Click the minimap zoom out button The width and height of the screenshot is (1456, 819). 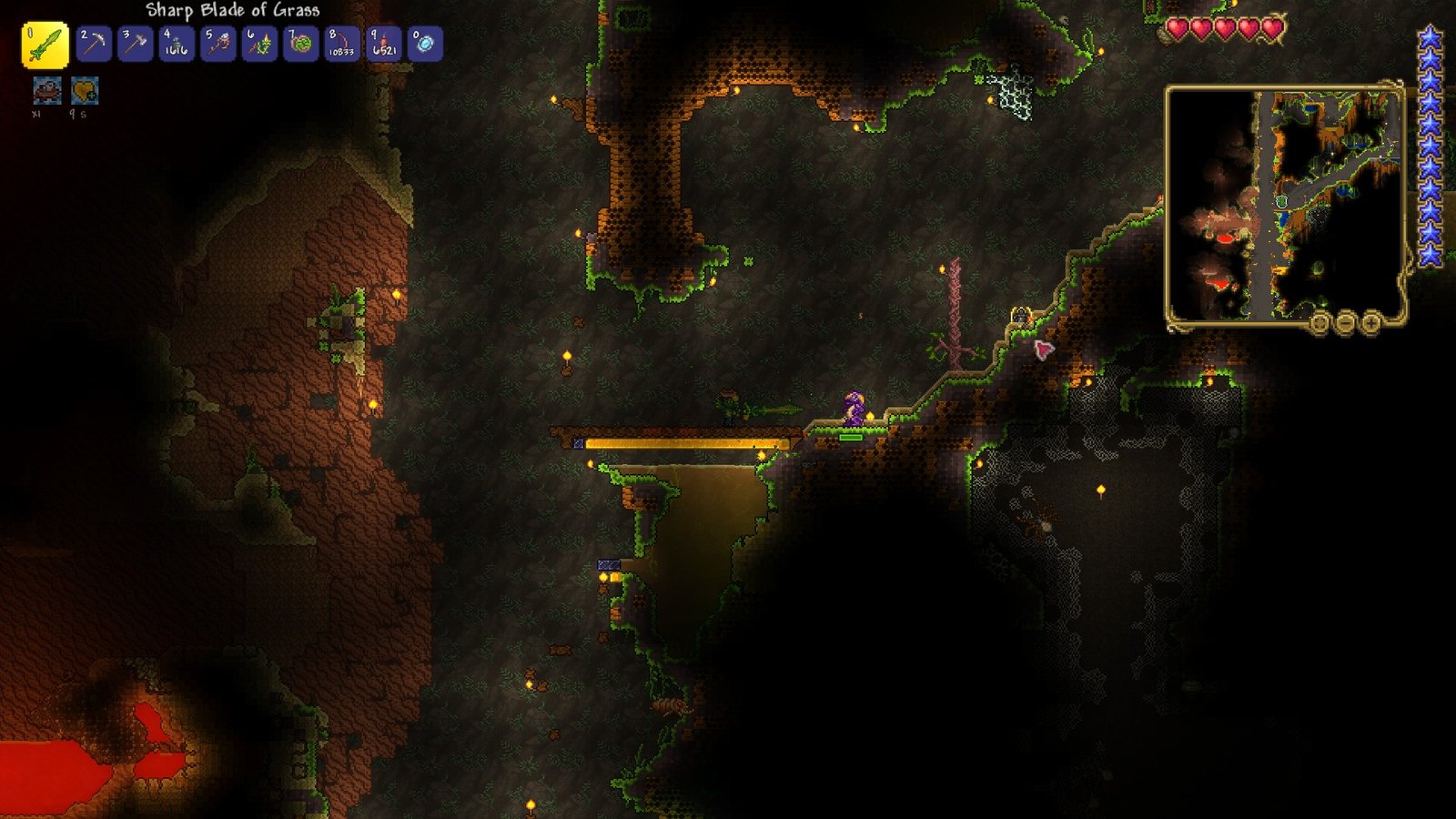[x=1345, y=322]
